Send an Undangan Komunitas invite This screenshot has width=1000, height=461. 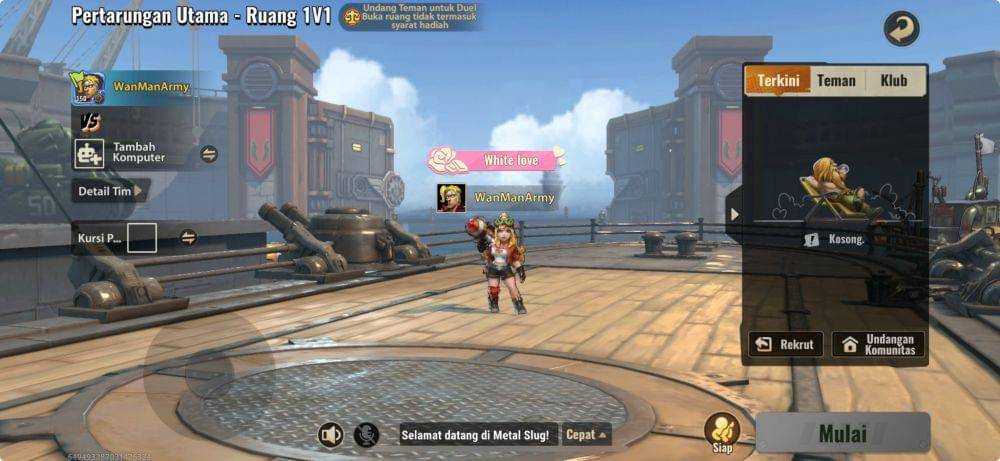[x=878, y=345]
